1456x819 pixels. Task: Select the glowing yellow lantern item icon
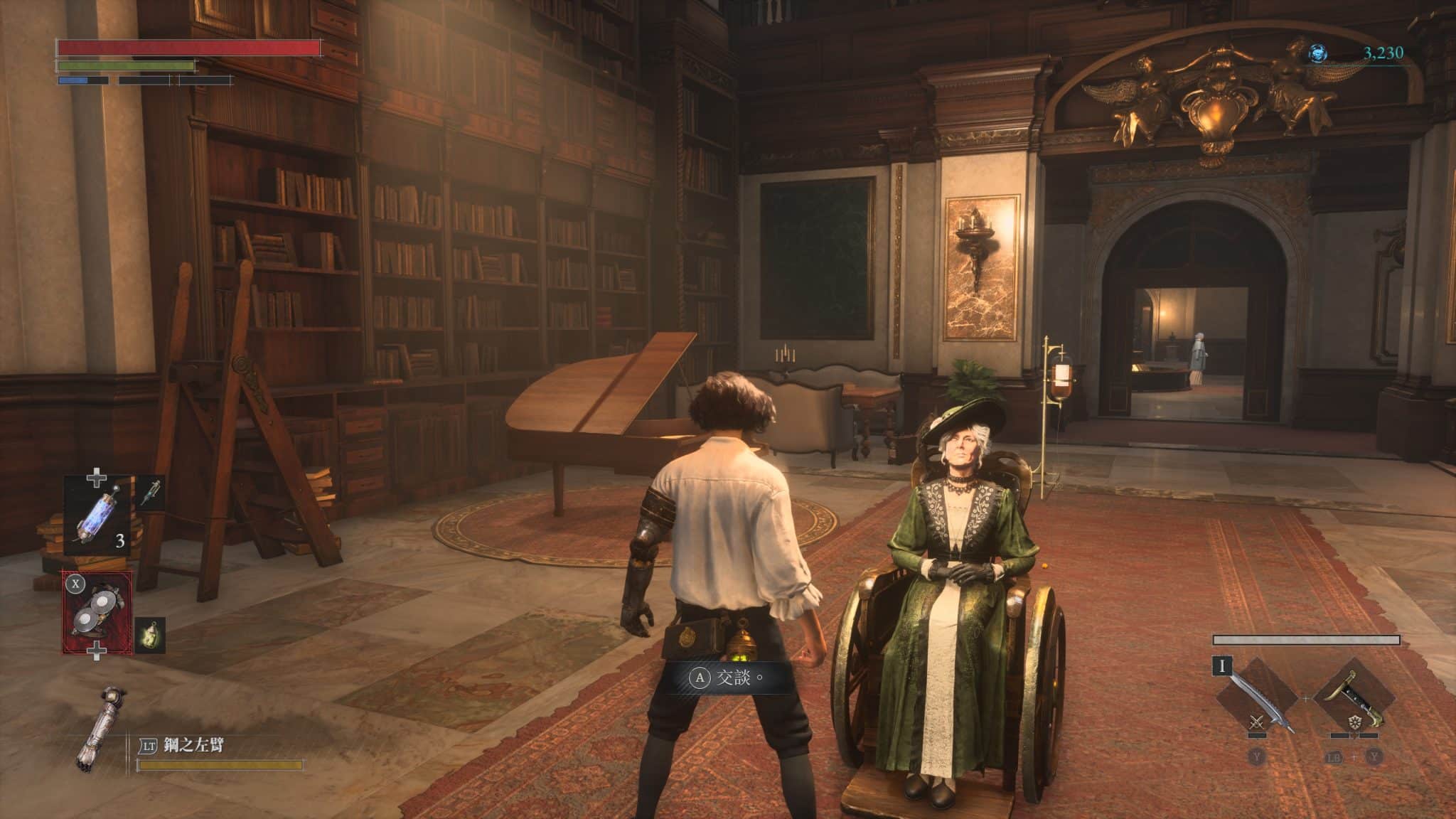(151, 635)
